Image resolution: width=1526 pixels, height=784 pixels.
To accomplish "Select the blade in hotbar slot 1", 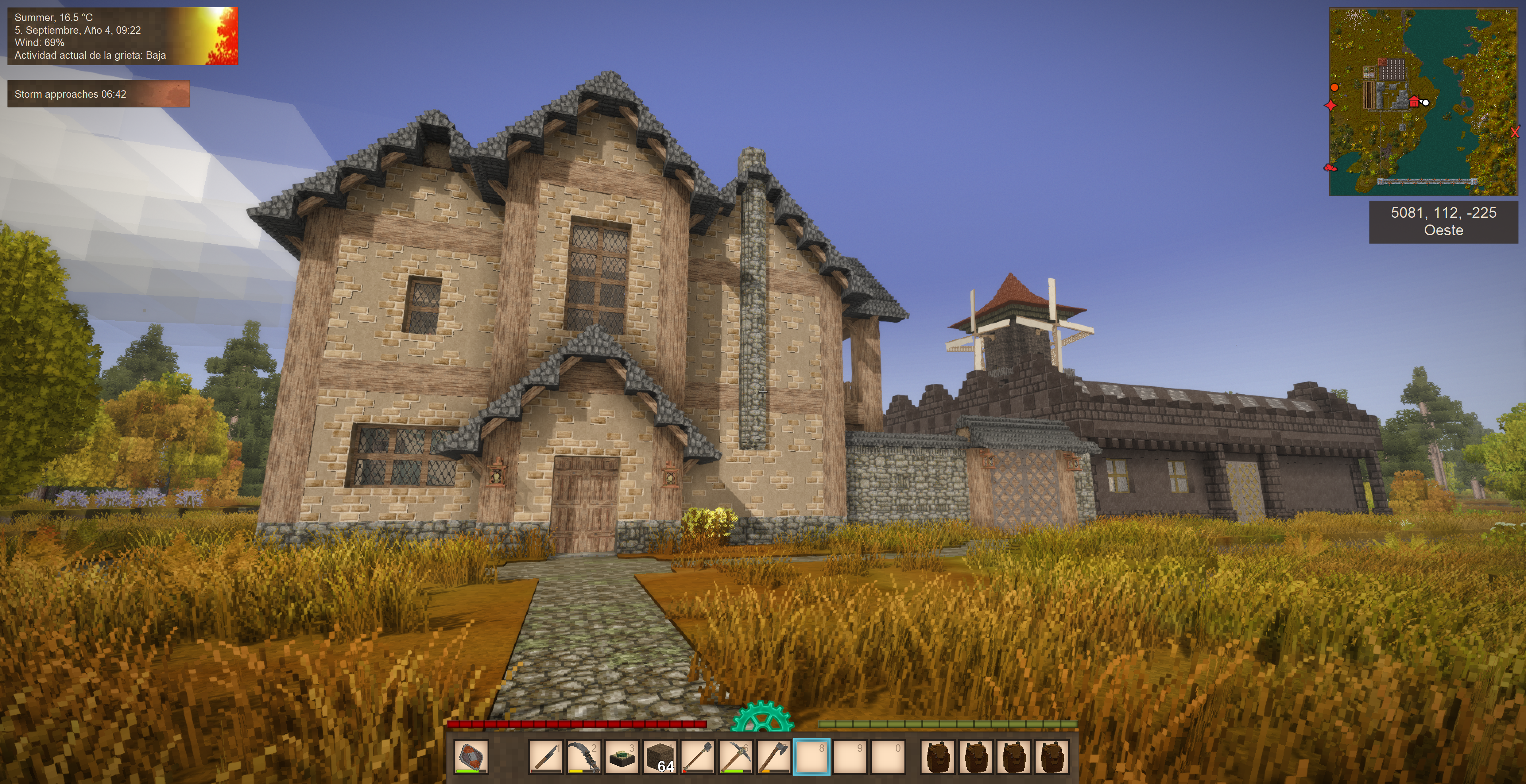I will click(546, 757).
